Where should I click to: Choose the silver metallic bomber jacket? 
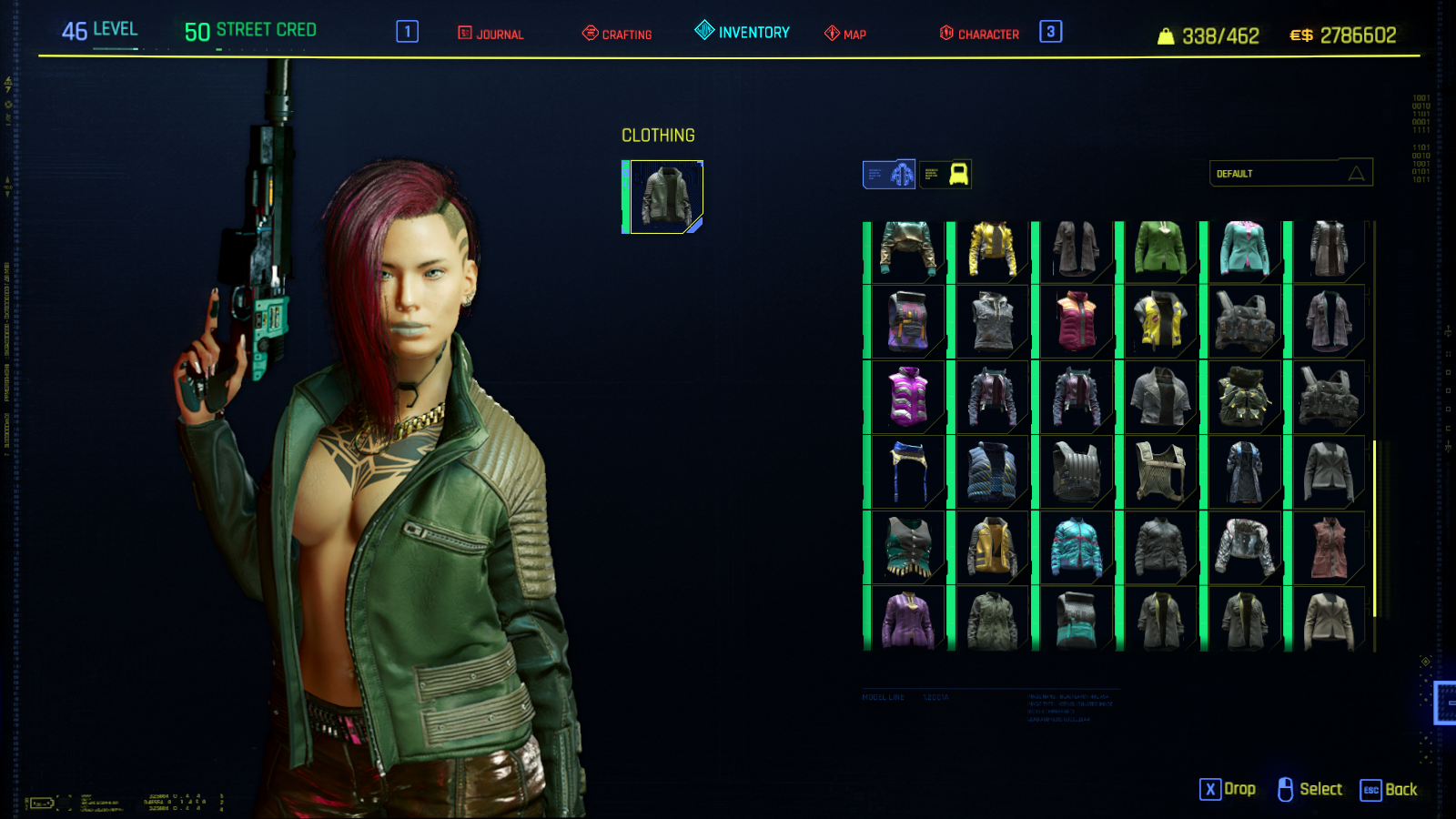(x=1245, y=547)
